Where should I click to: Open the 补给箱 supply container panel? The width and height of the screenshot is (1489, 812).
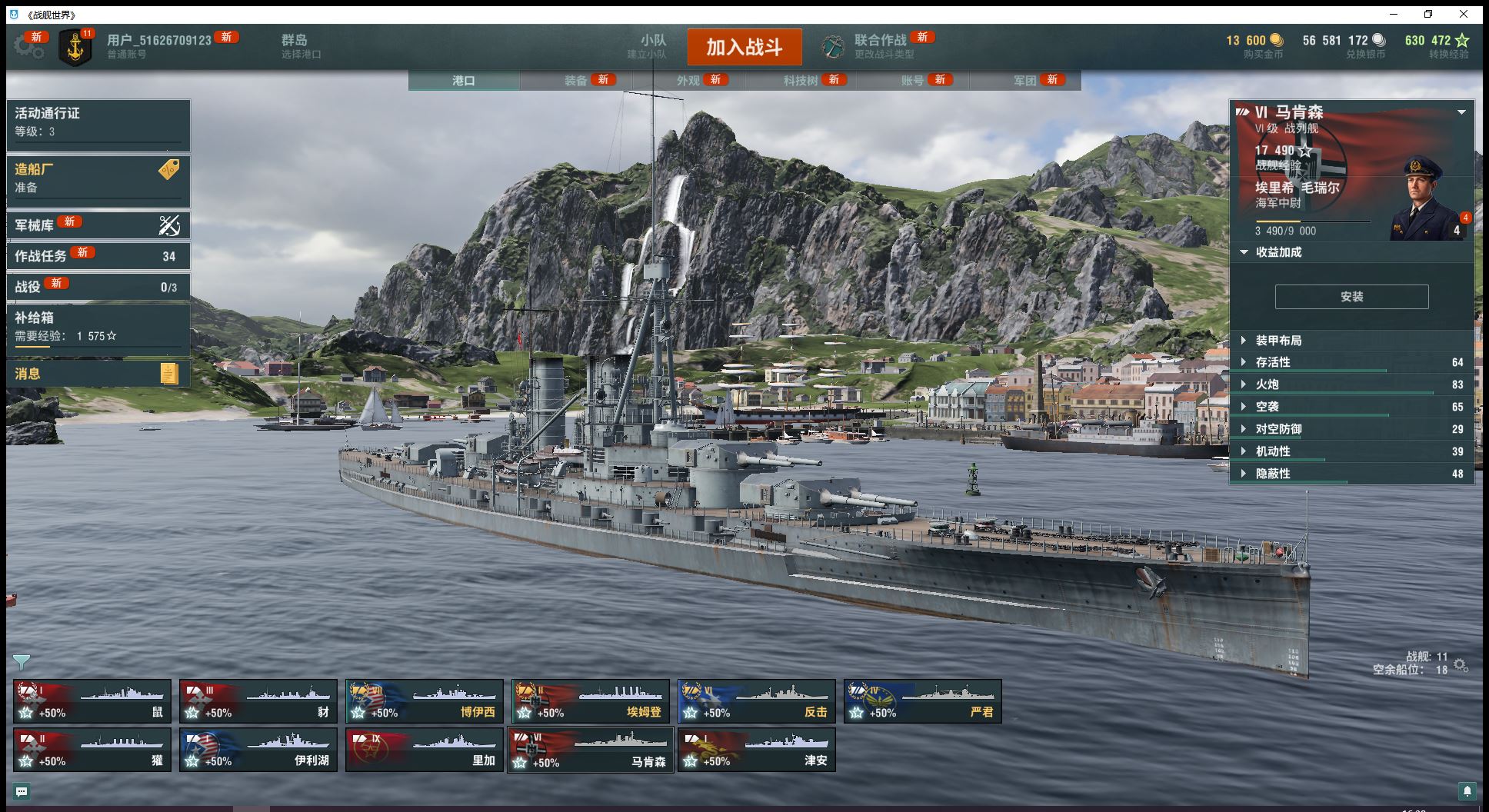coord(98,327)
